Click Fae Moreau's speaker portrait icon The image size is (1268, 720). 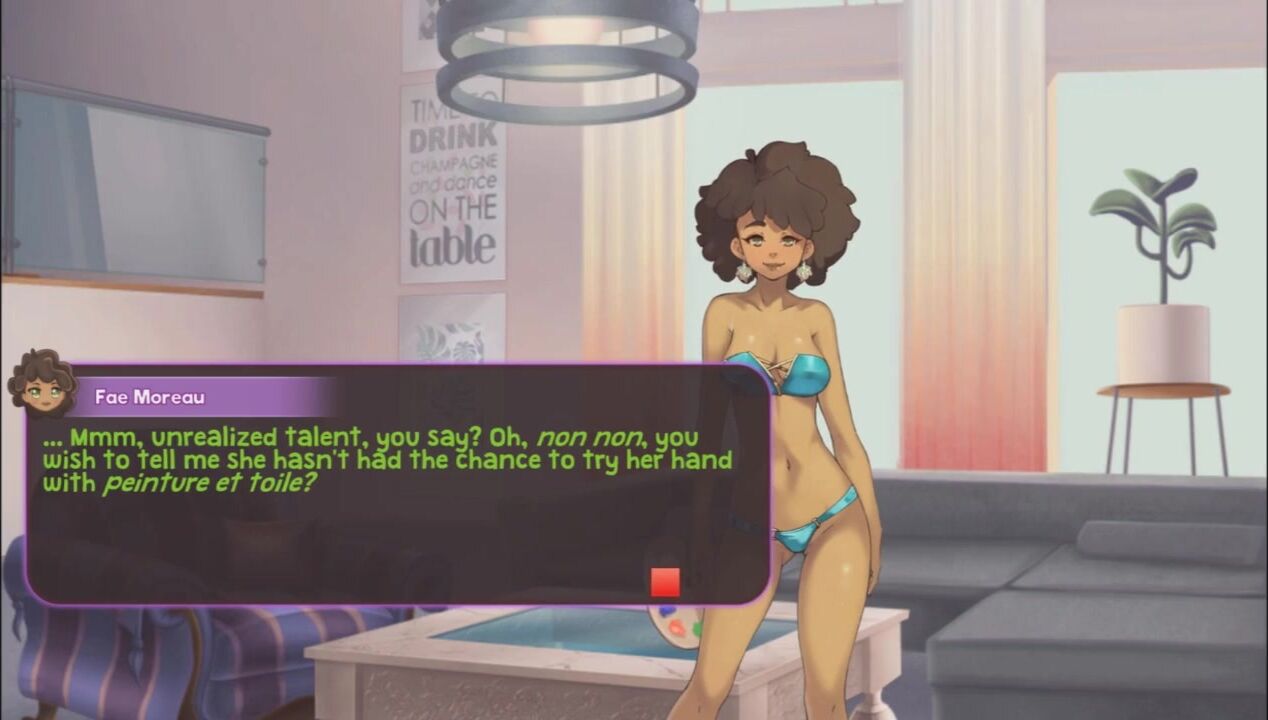click(x=42, y=384)
